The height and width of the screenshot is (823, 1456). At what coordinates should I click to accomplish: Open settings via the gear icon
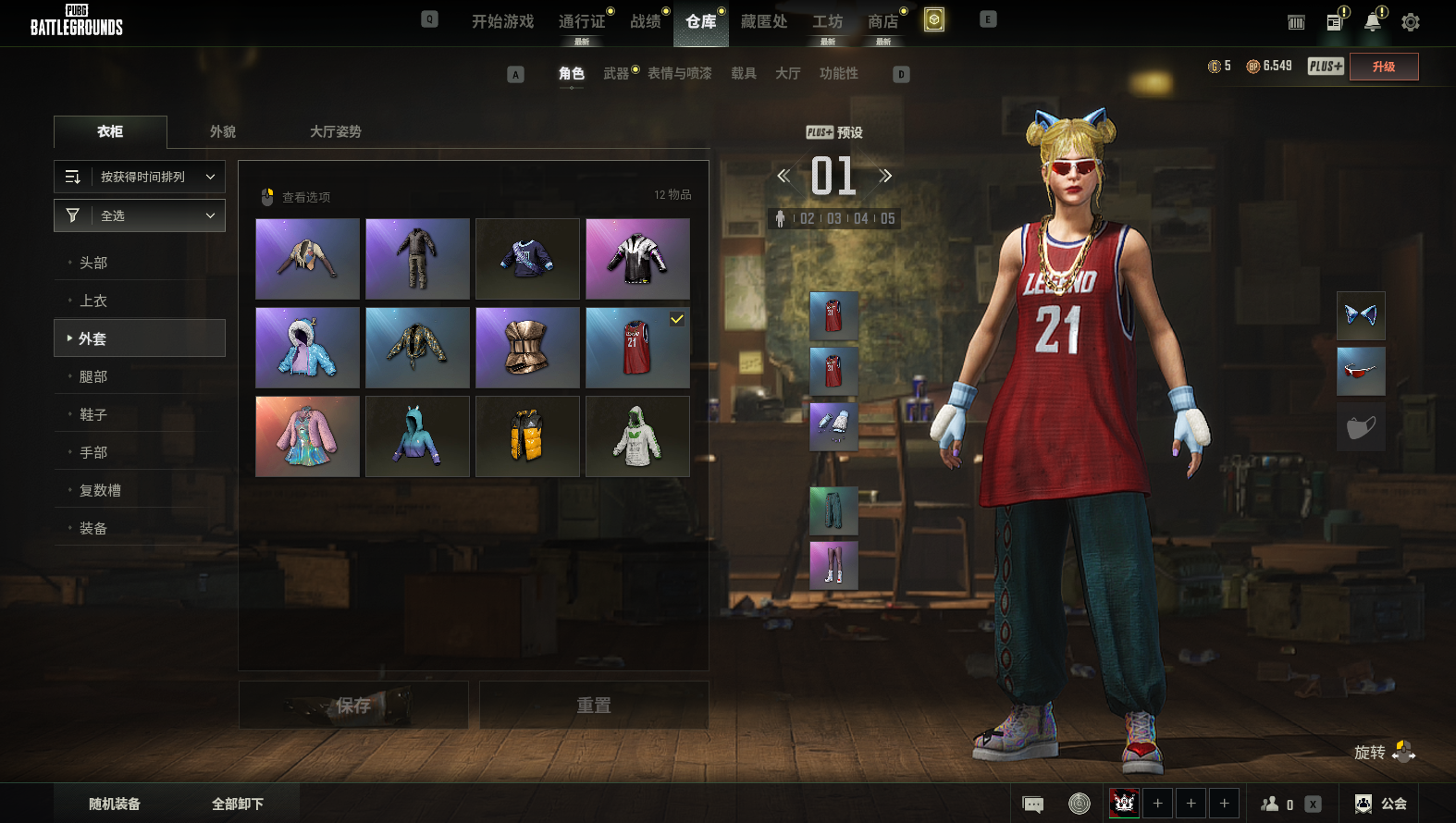click(1410, 22)
